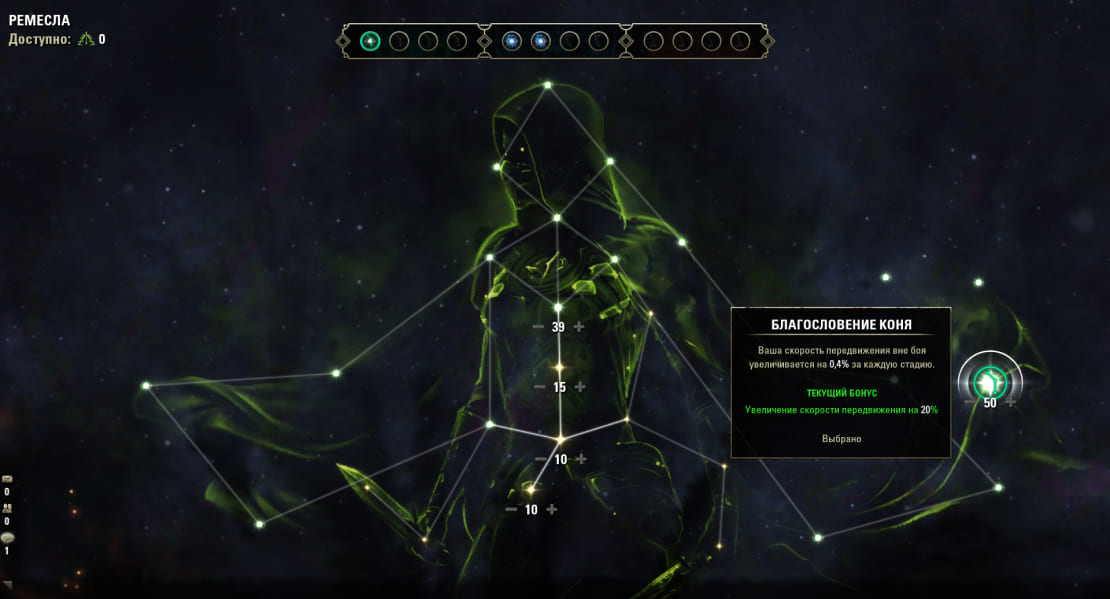This screenshot has width=1110, height=599.
Task: Select the white star above the 39 counter
Action: 559,307
